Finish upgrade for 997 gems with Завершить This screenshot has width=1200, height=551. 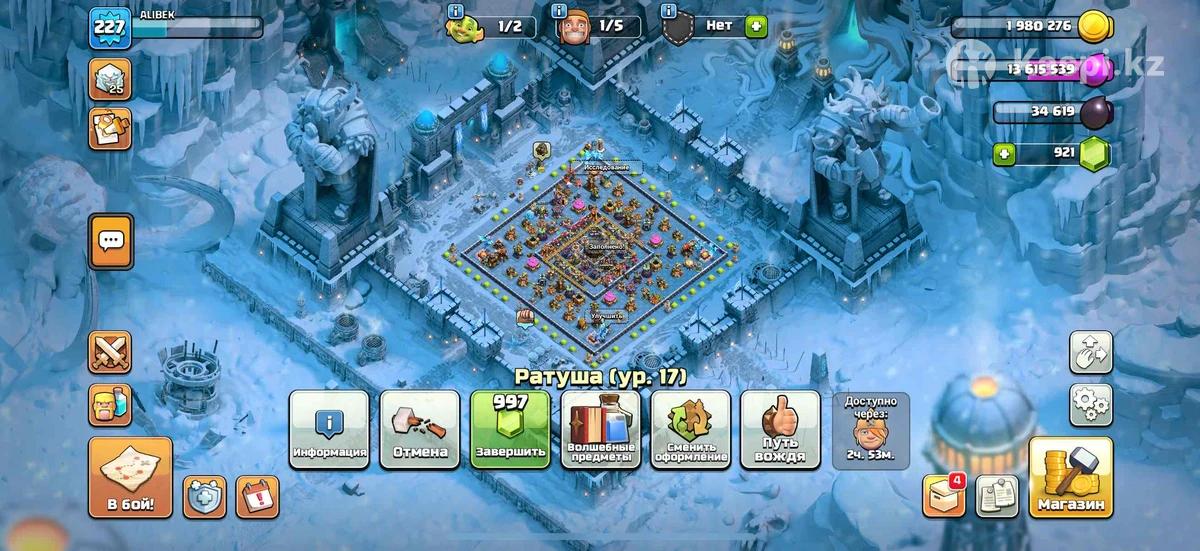tap(509, 431)
